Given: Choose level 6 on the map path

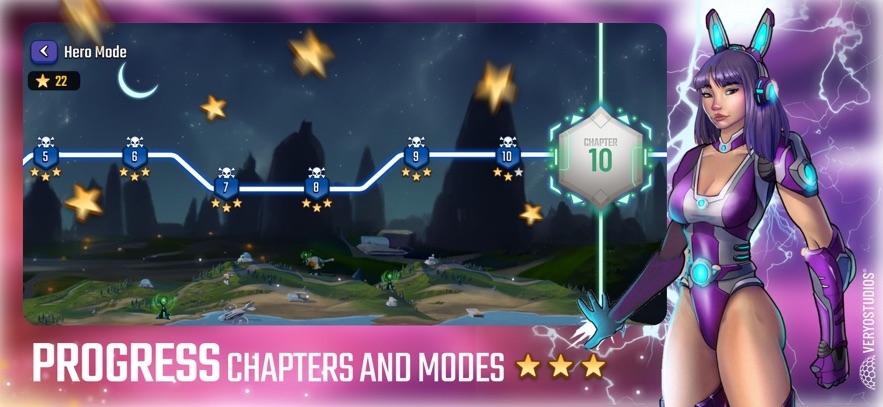Looking at the screenshot, I should tap(135, 156).
